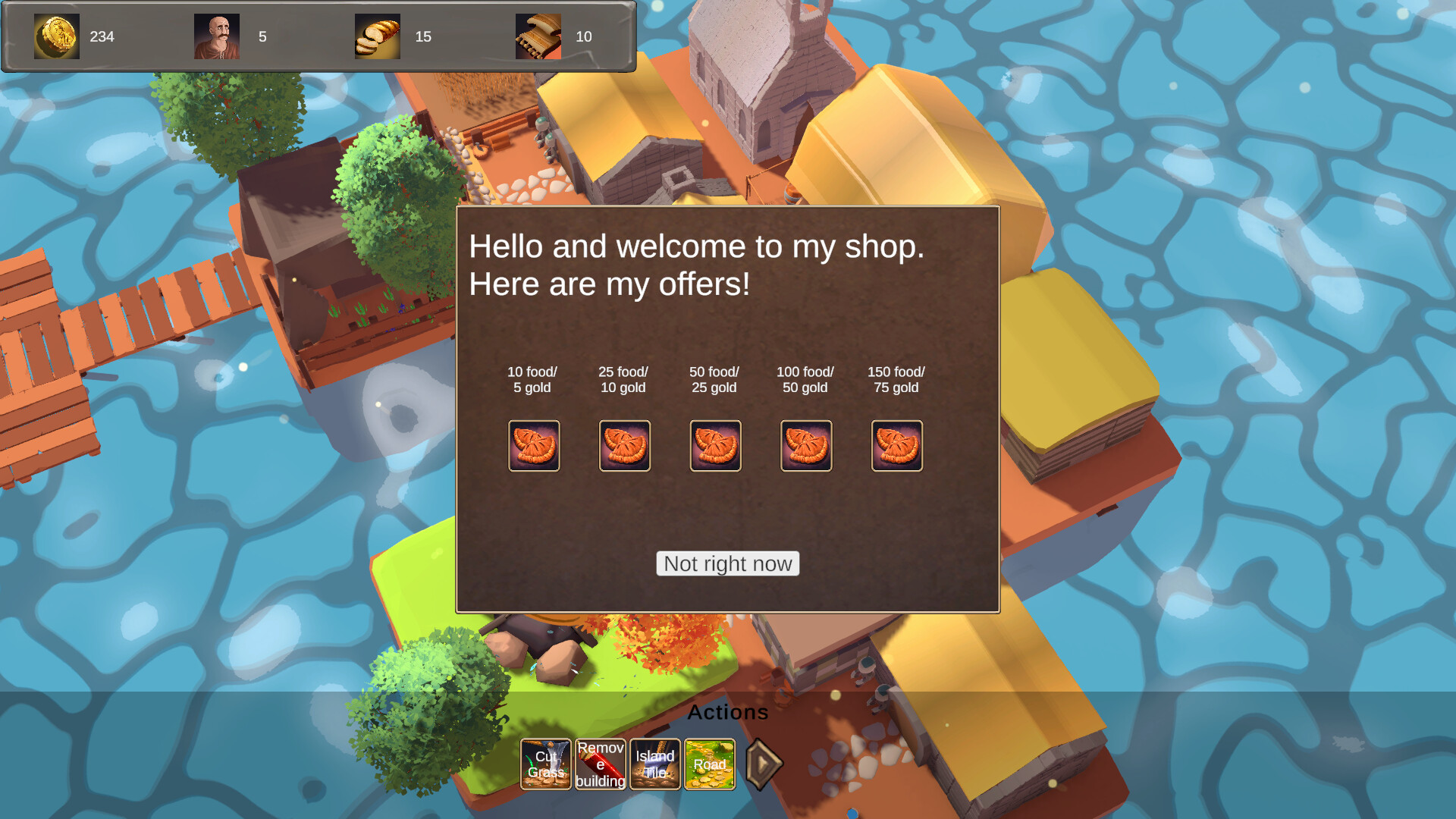
Task: Select the Road building action
Action: coord(710,764)
